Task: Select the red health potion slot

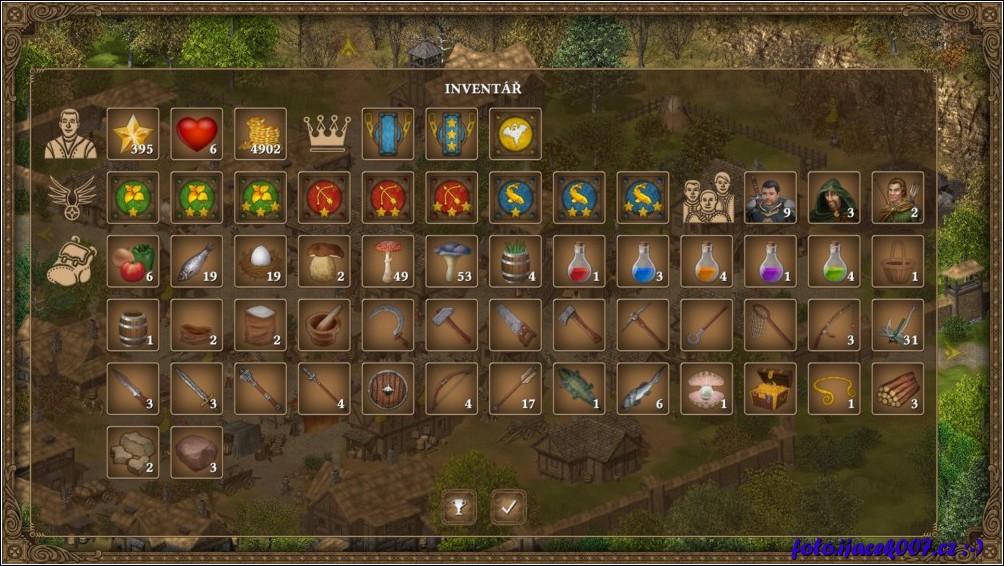Action: point(579,262)
